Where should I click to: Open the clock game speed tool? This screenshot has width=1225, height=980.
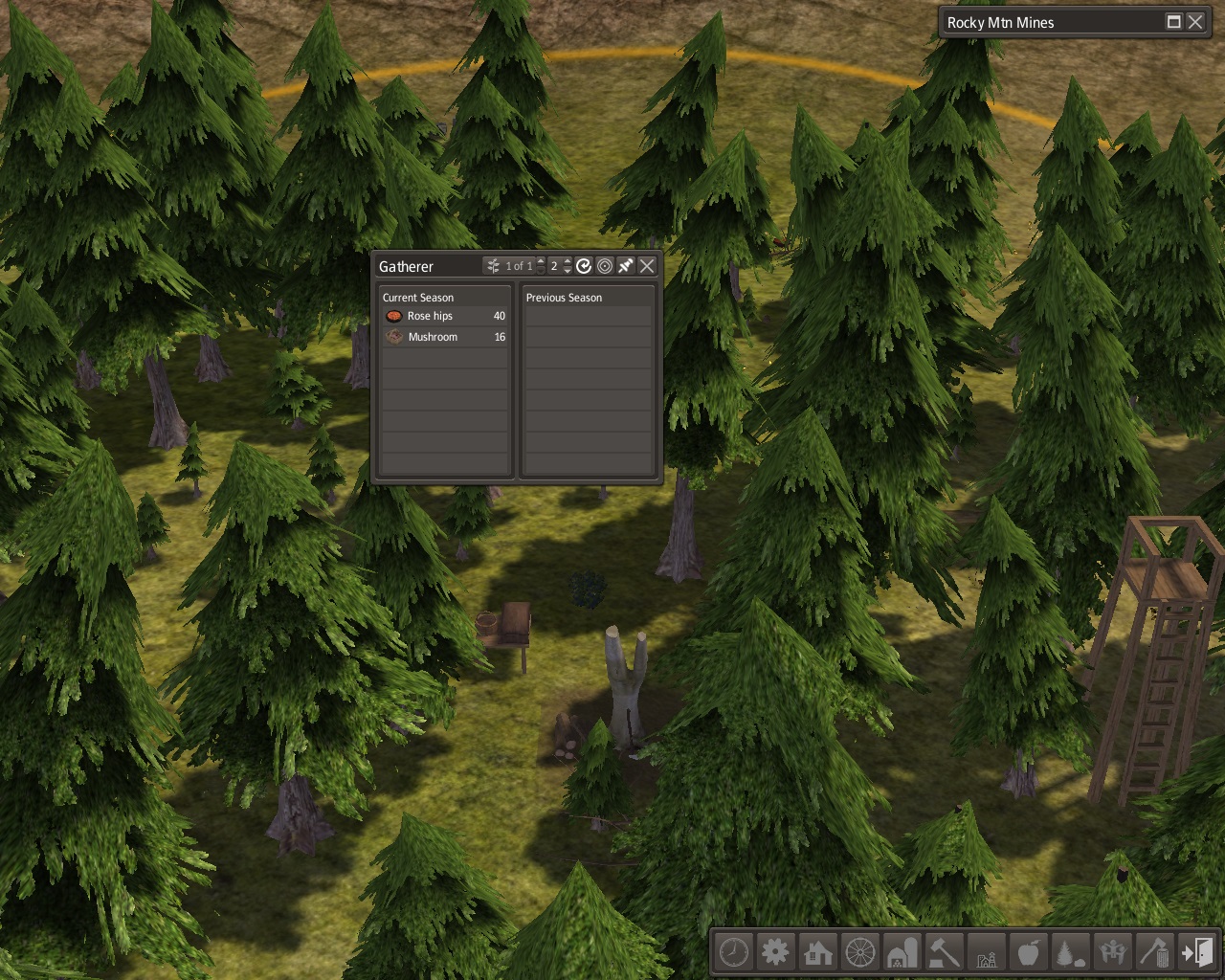[x=734, y=953]
